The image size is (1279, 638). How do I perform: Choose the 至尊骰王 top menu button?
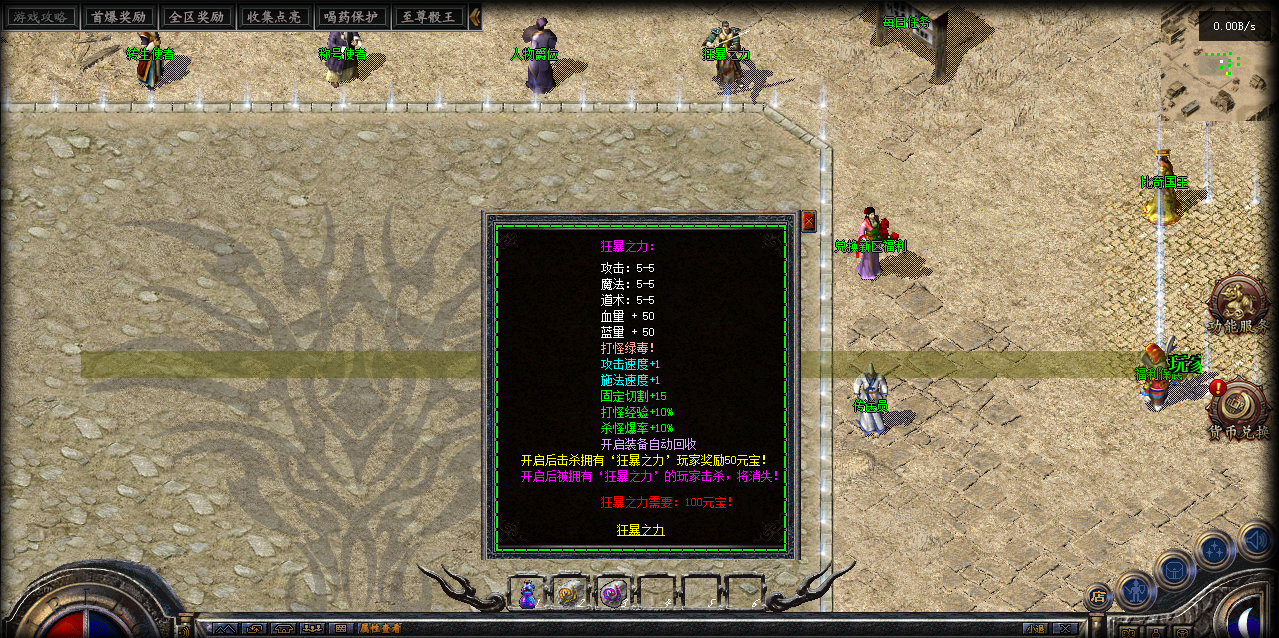point(428,17)
